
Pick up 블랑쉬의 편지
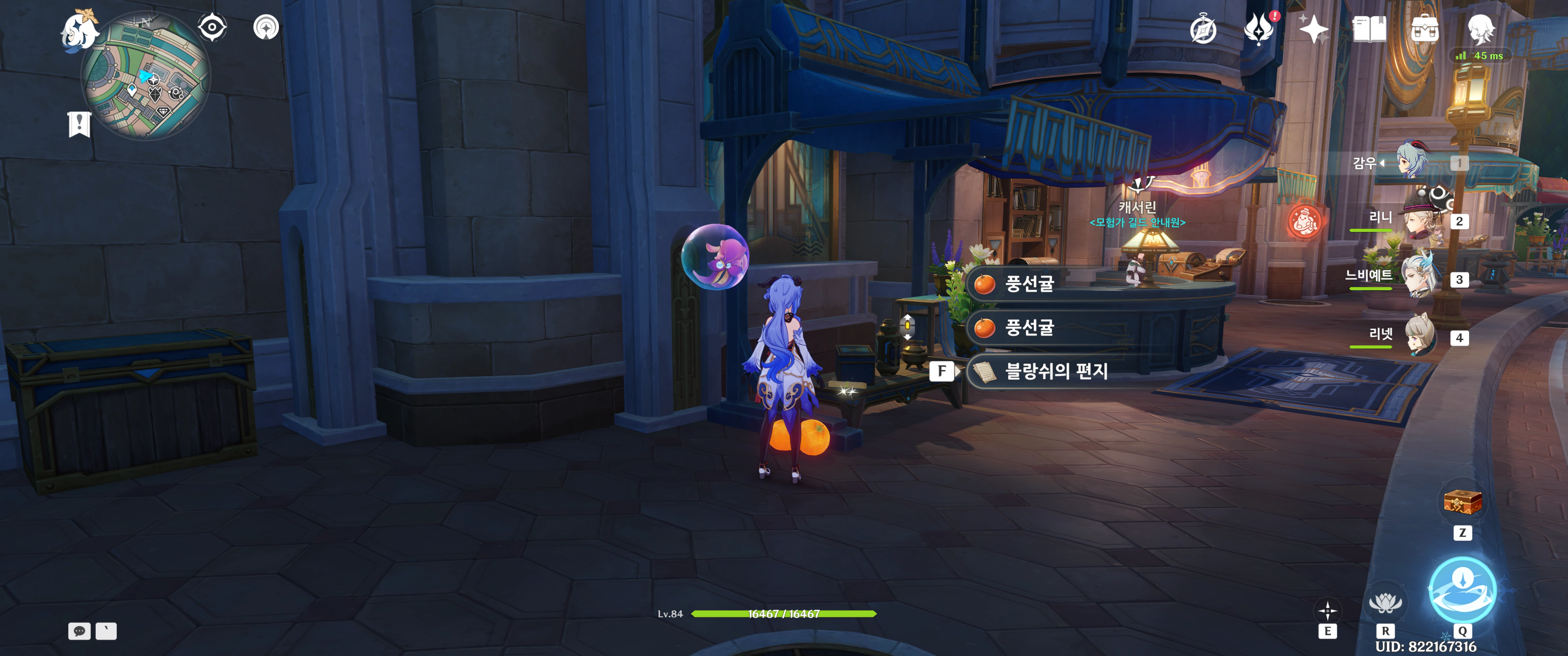tap(1055, 371)
